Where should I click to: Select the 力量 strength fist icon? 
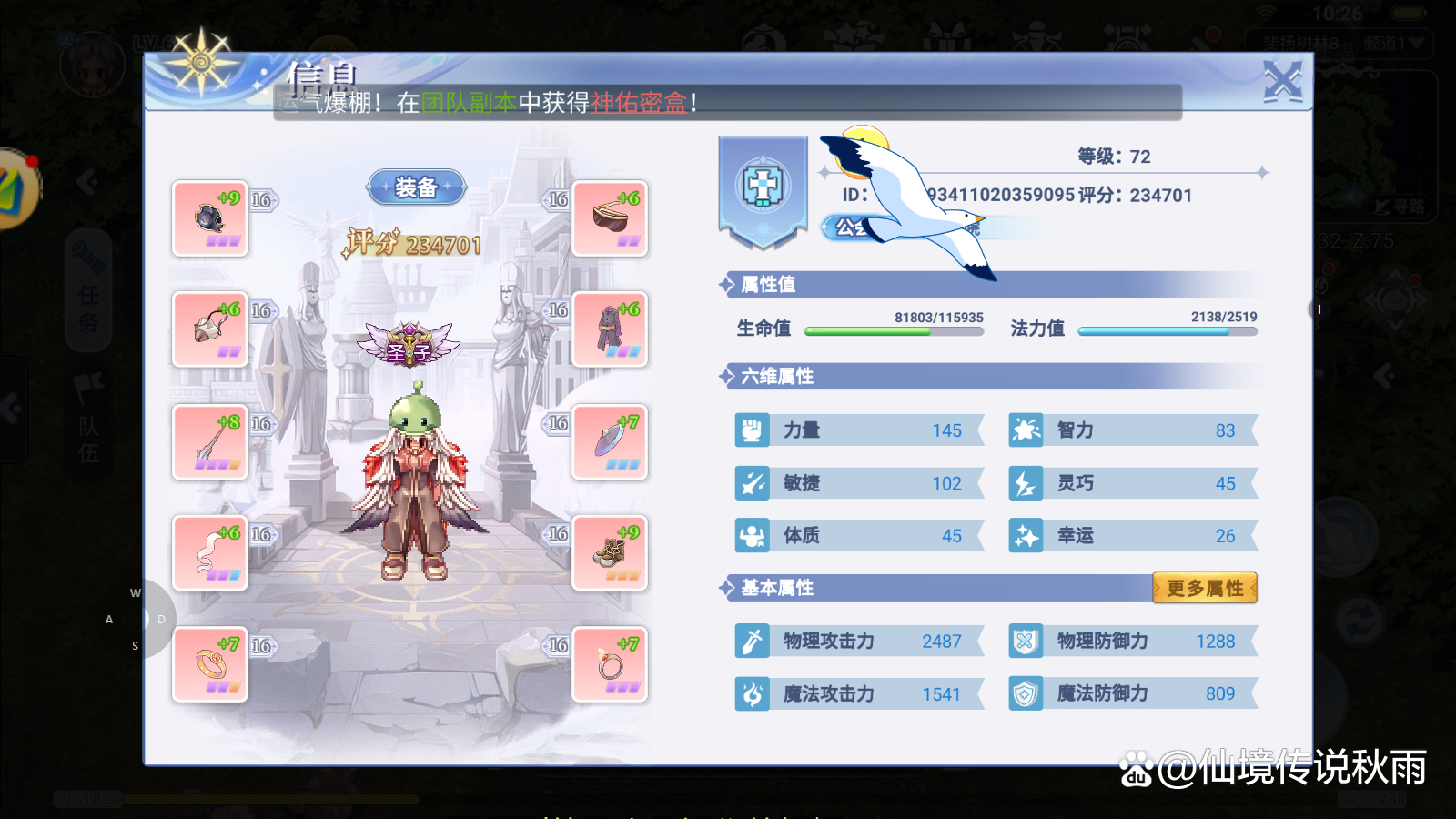coord(750,430)
